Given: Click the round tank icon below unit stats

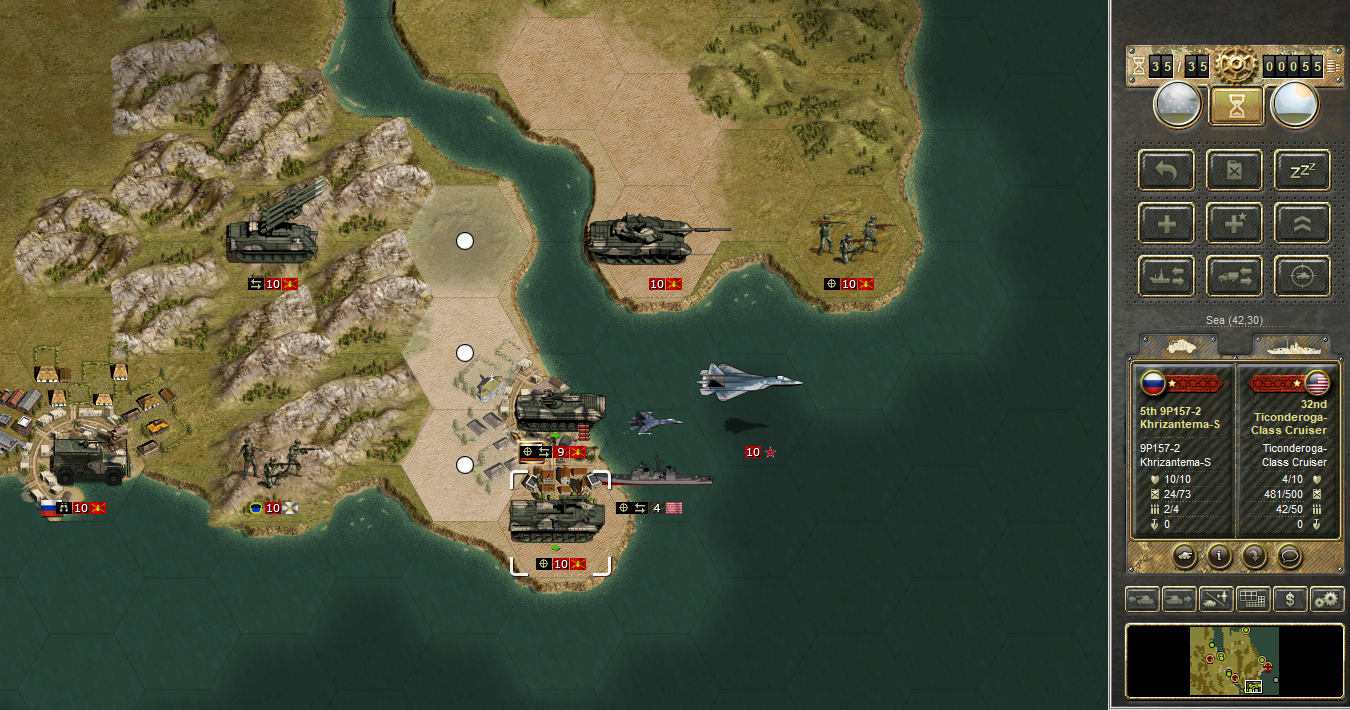Looking at the screenshot, I should click(x=1185, y=554).
